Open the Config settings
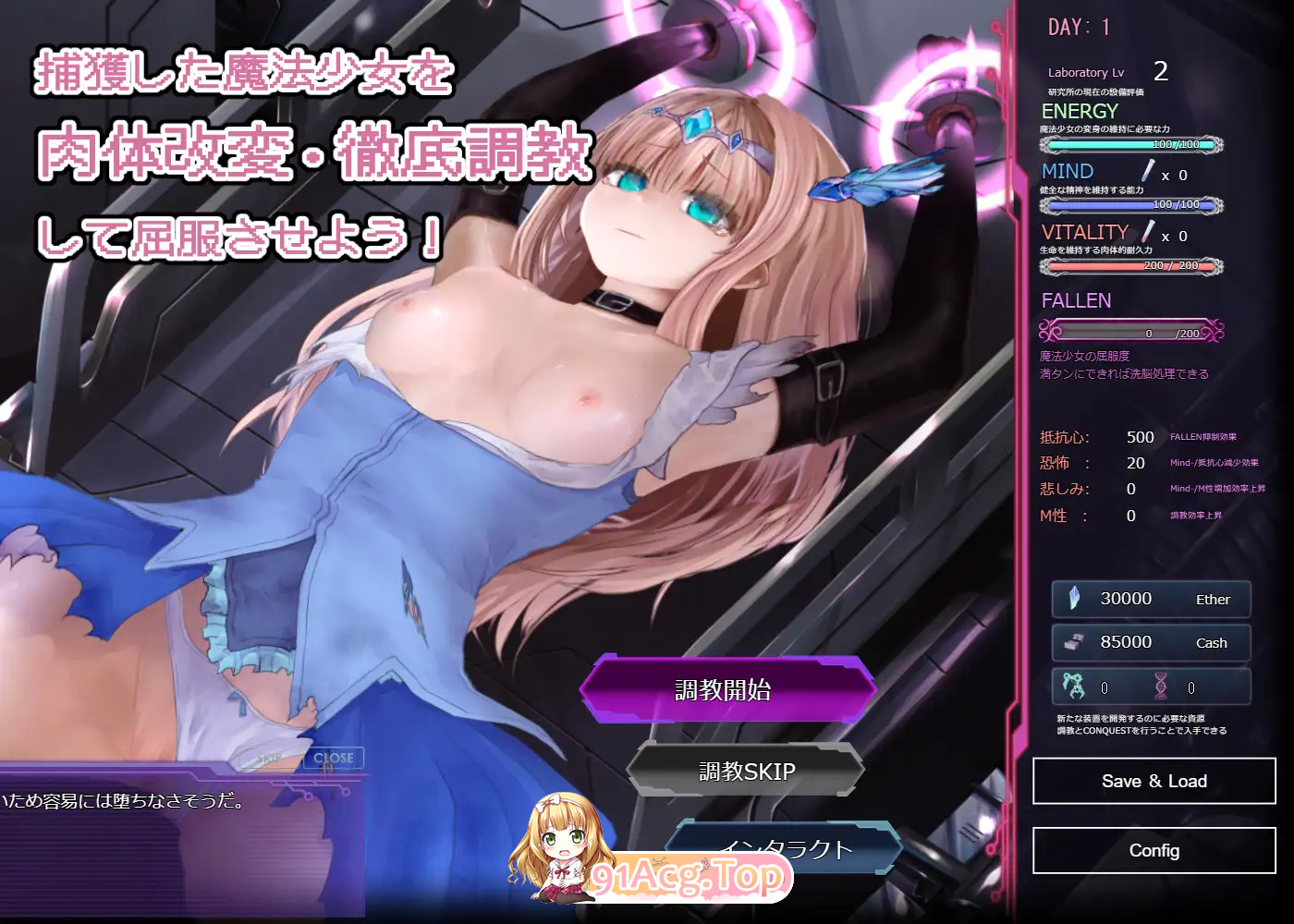The width and height of the screenshot is (1294, 924). click(x=1153, y=850)
